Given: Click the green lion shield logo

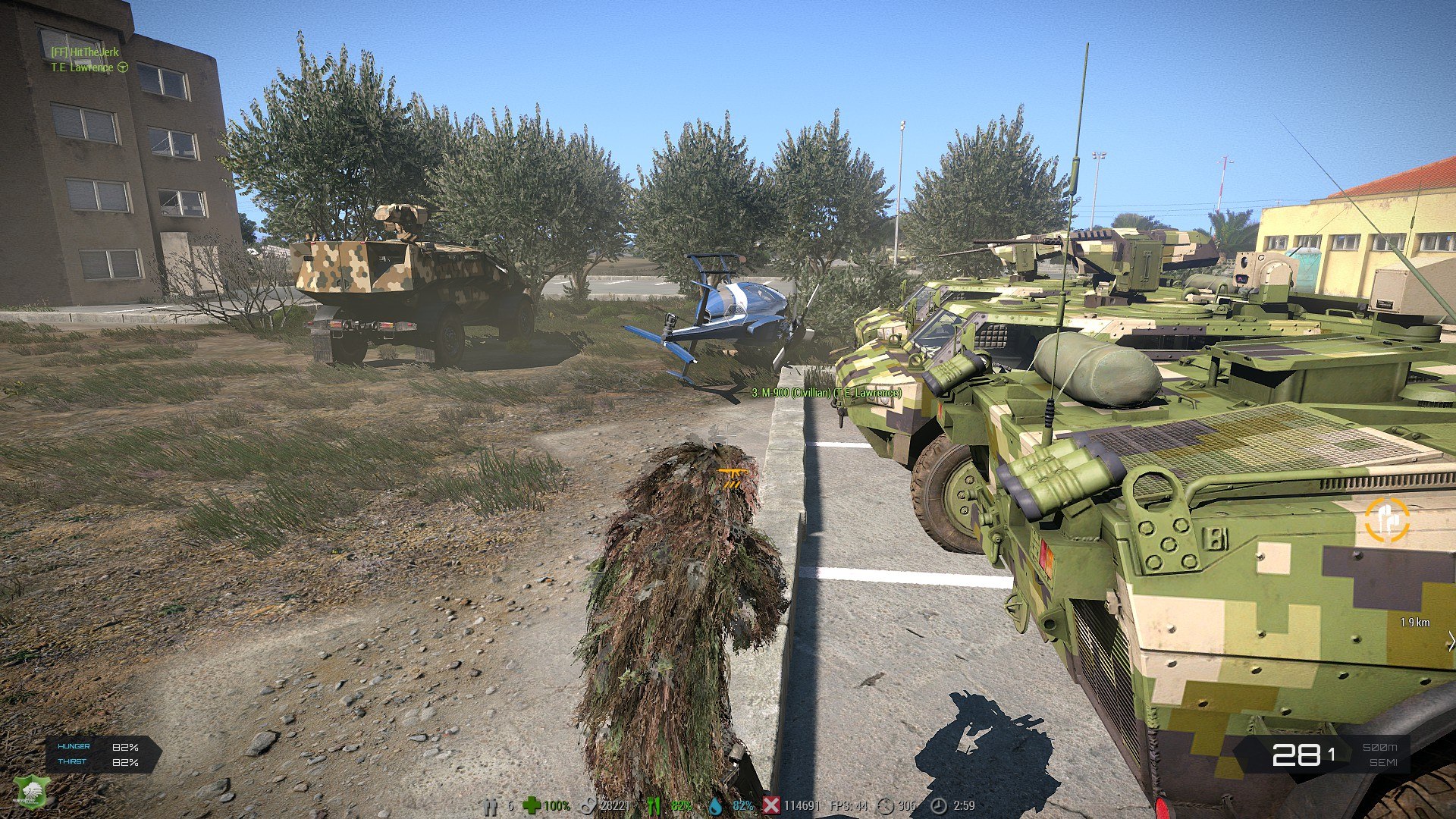Looking at the screenshot, I should point(29,792).
